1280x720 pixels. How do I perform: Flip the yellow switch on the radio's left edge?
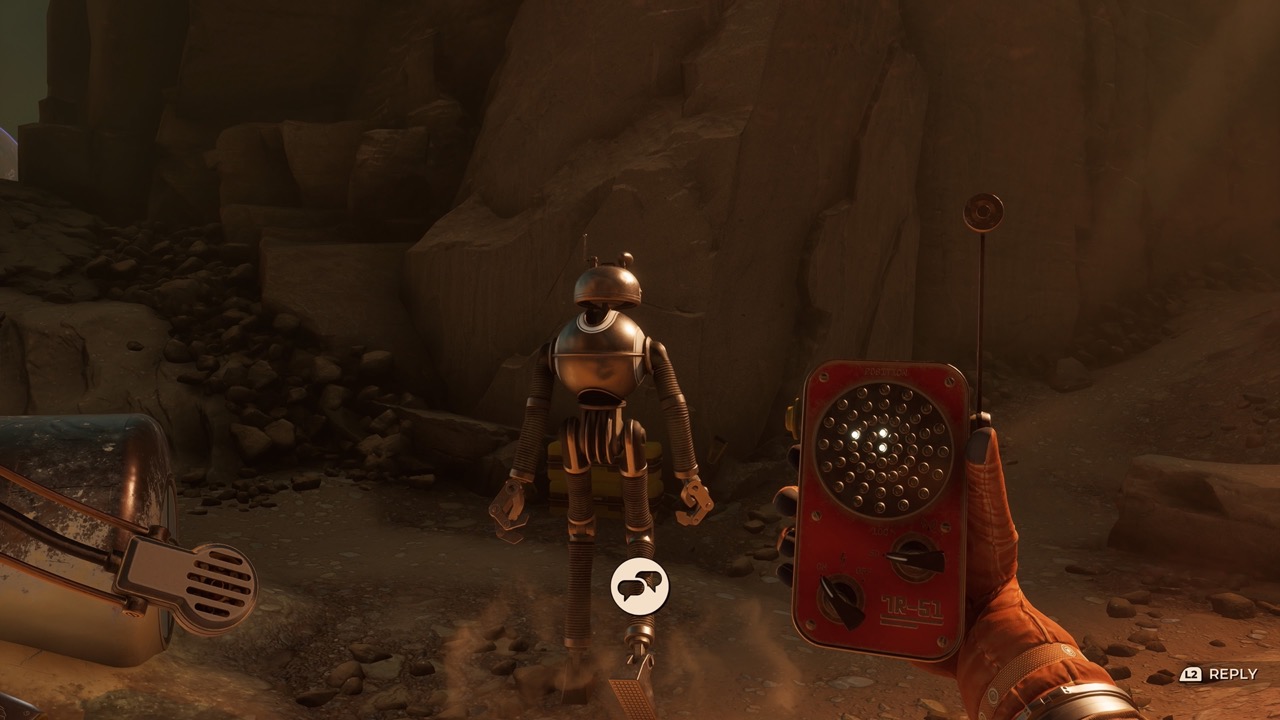tap(789, 416)
